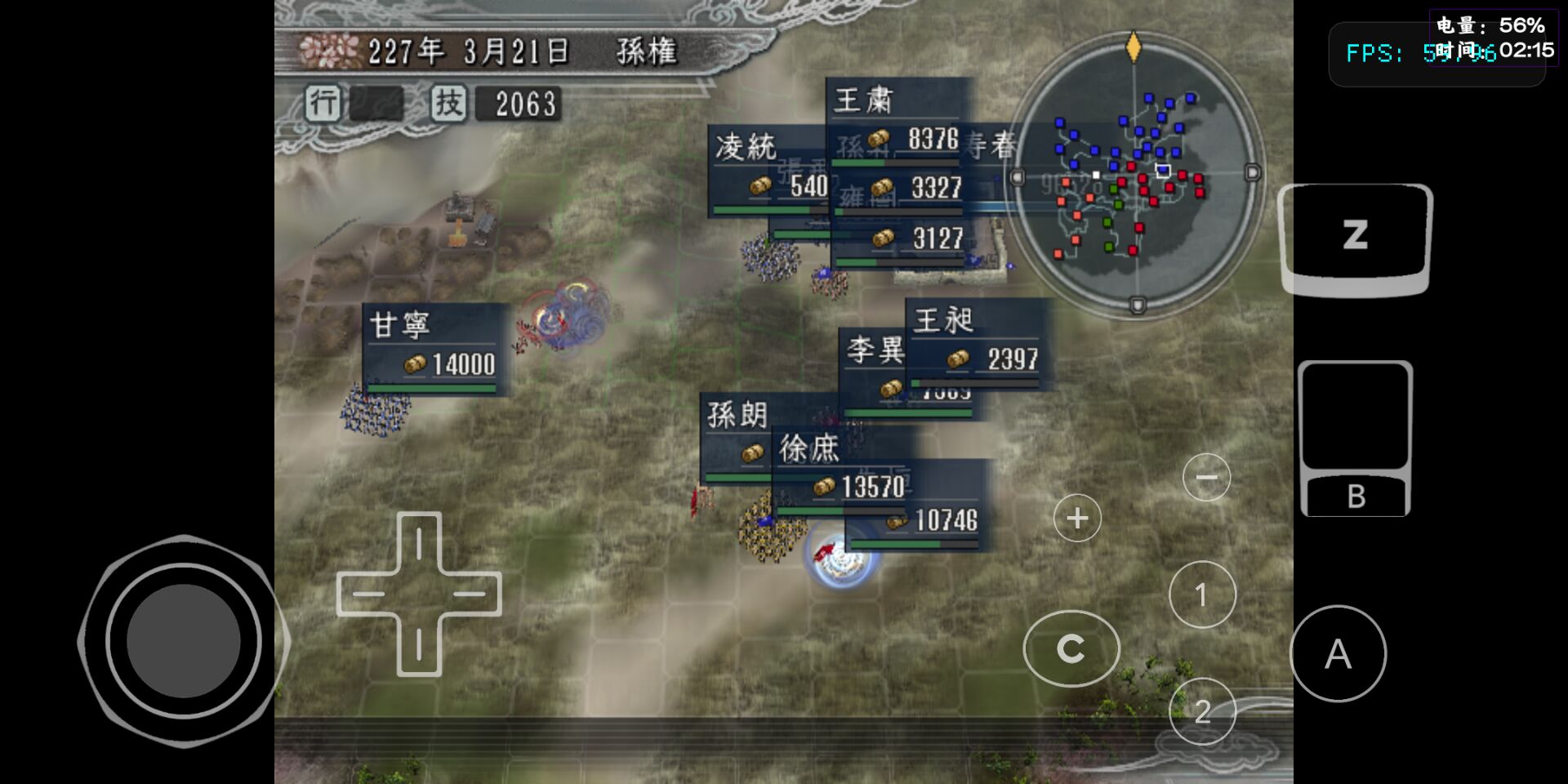
Task: Tap the minus (−) button control
Action: [1205, 476]
